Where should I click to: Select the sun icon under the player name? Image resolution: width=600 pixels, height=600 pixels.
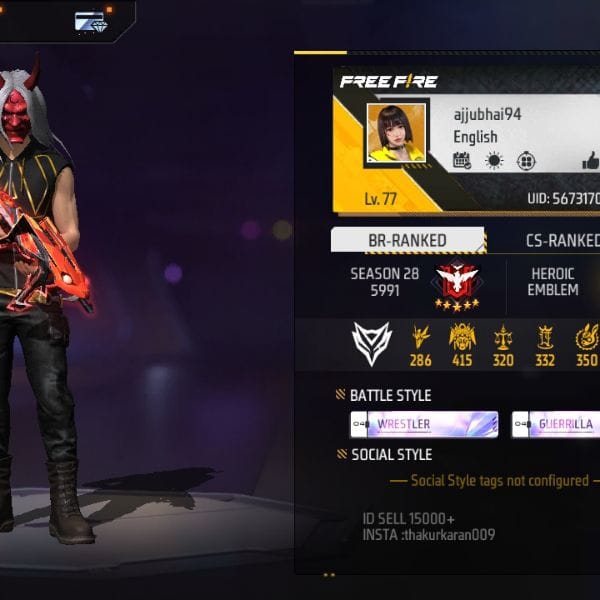coord(494,161)
